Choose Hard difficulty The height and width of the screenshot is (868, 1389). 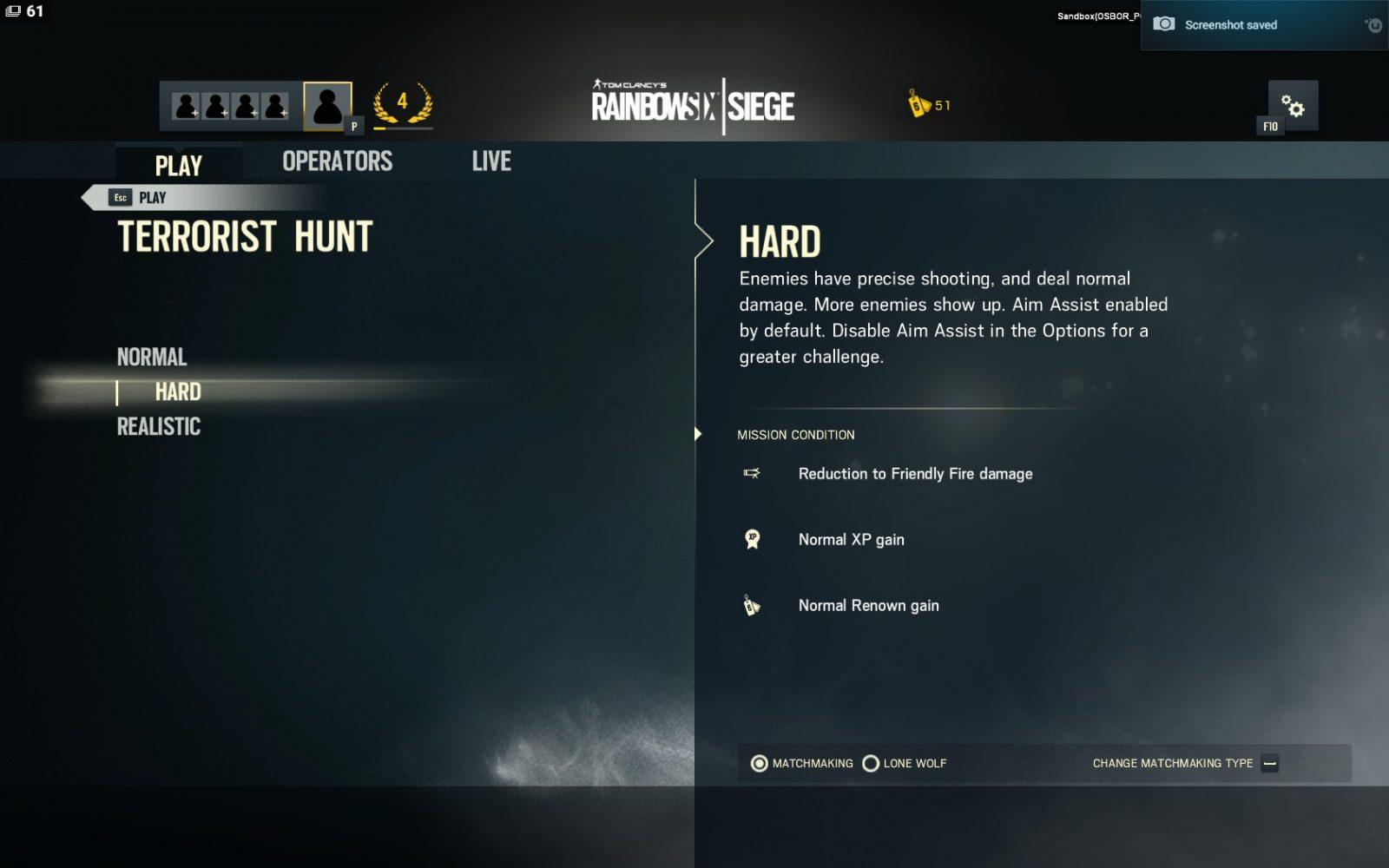point(178,392)
